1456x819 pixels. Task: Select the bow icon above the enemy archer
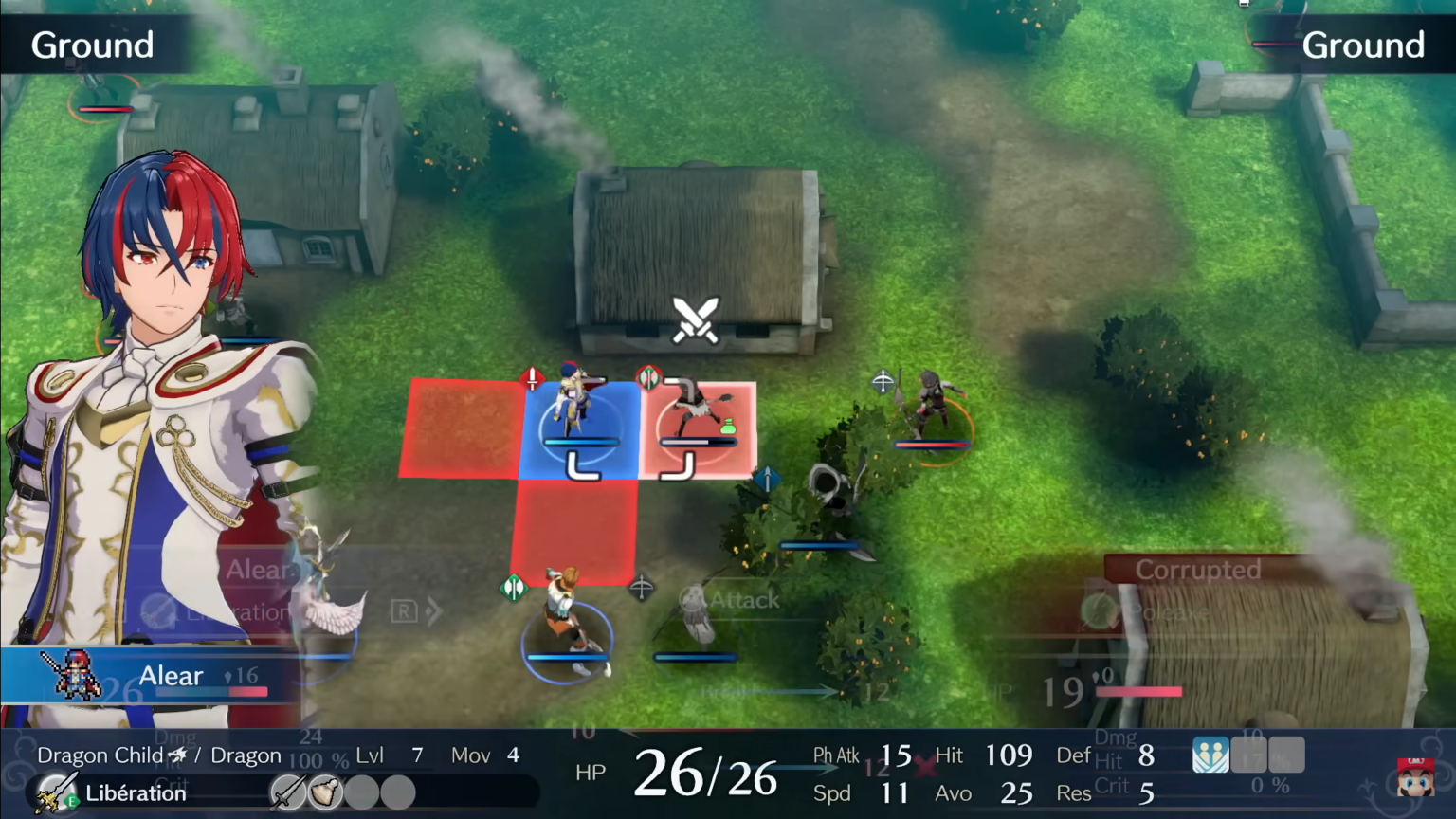coord(881,382)
